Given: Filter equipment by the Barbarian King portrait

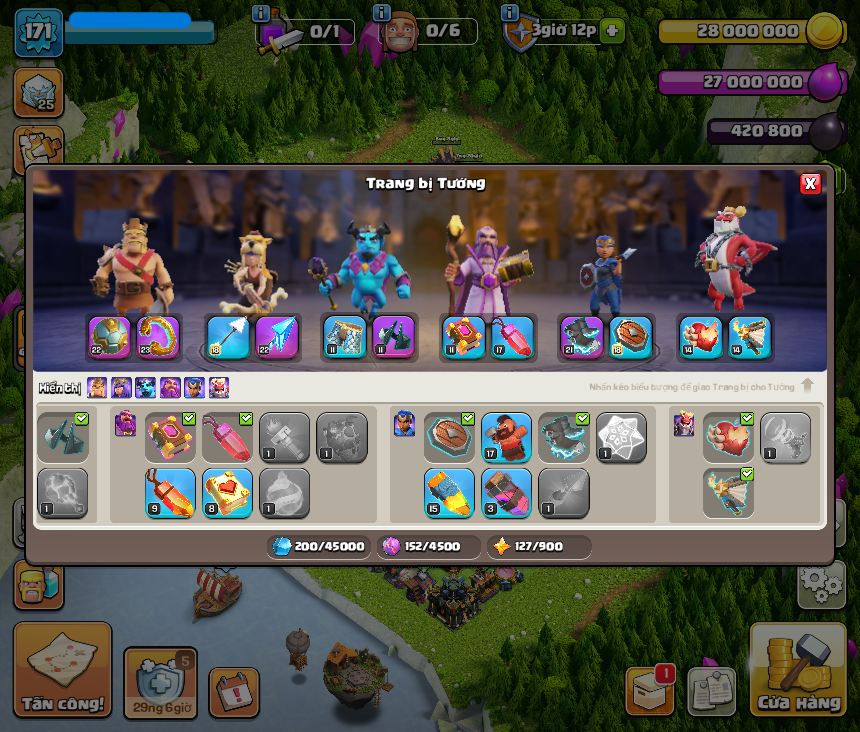Looking at the screenshot, I should click(97, 387).
